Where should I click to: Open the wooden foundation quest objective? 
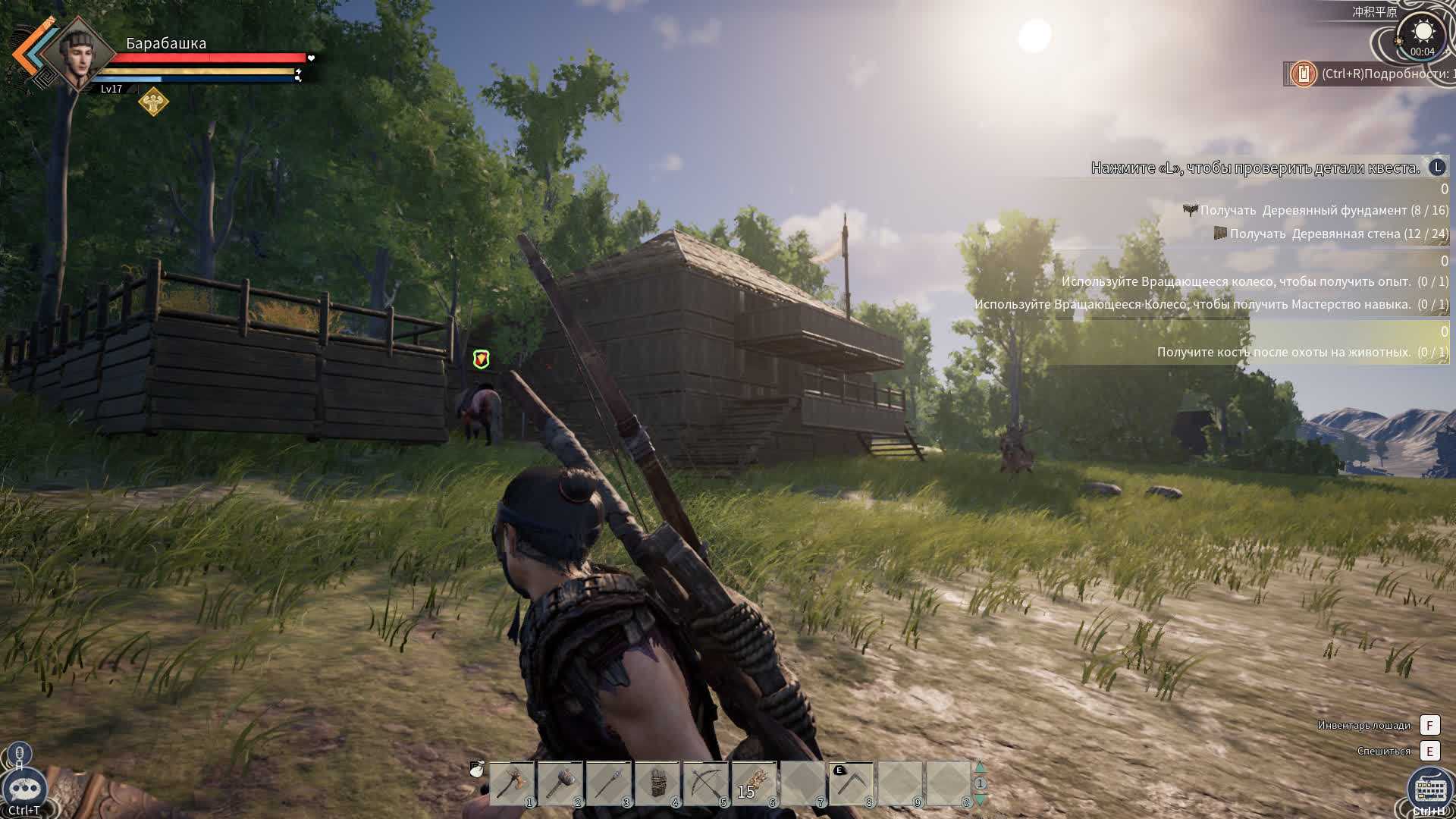pyautogui.click(x=1323, y=210)
